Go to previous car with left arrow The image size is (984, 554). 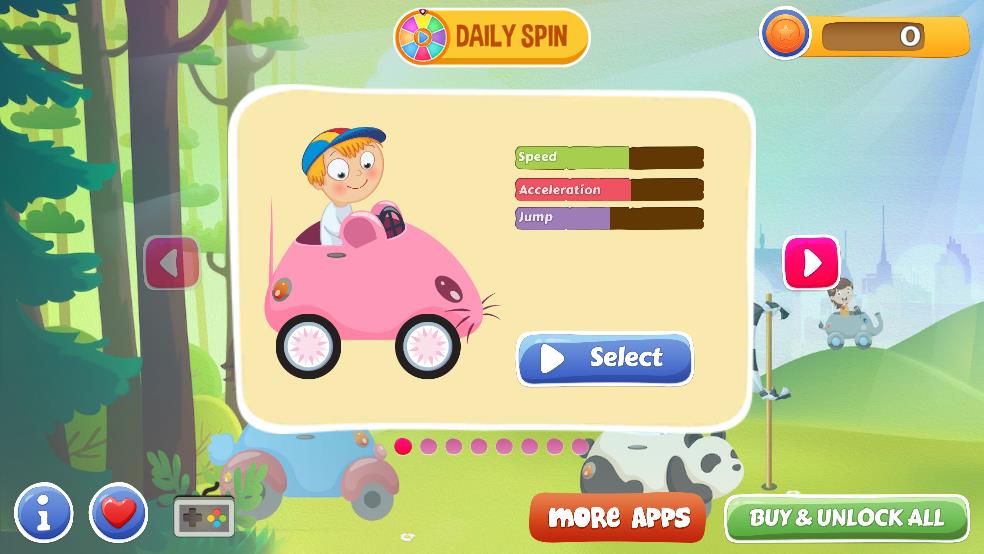pyautogui.click(x=172, y=263)
